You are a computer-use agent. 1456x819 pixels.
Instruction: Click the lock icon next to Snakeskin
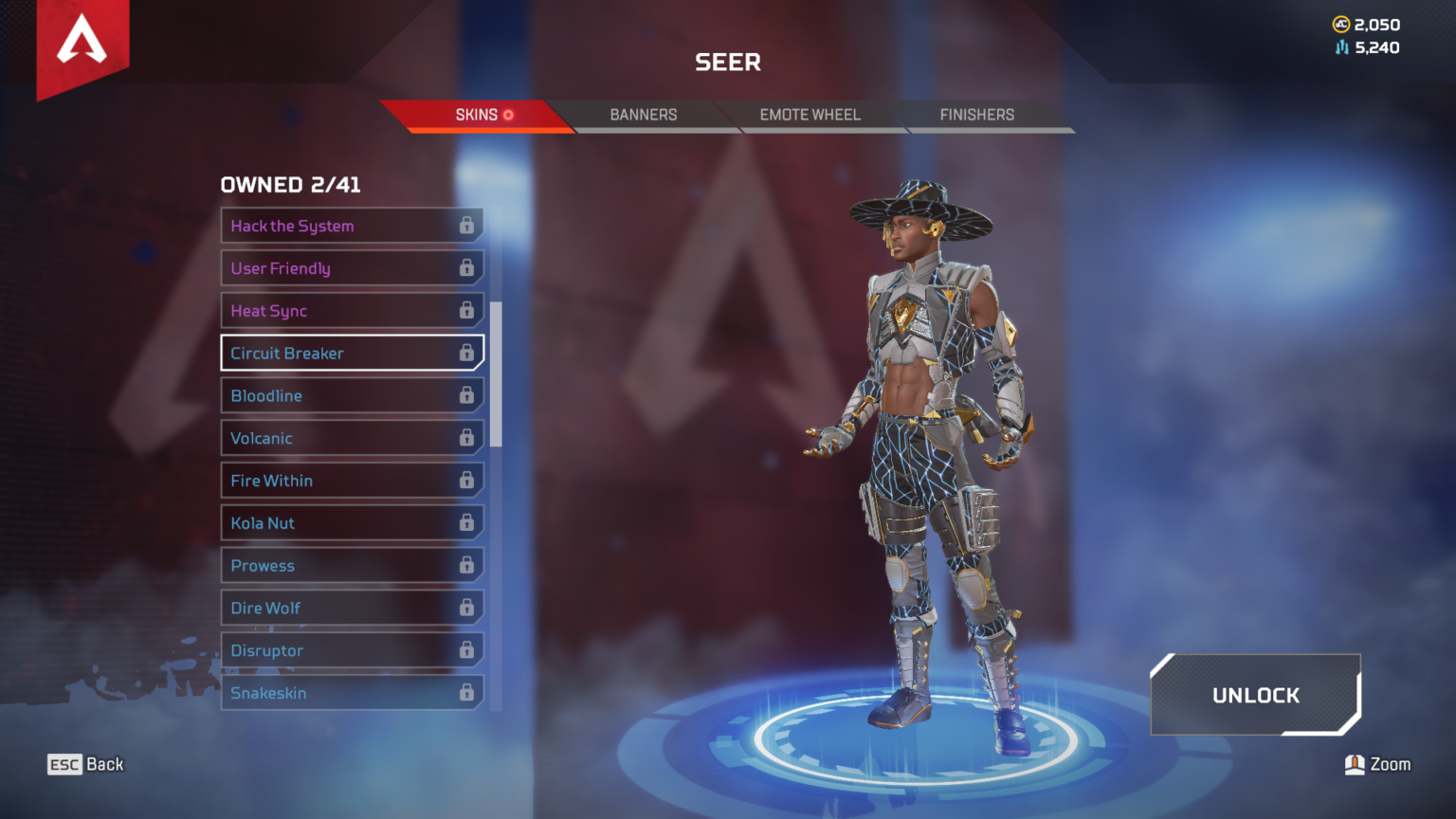tap(467, 693)
